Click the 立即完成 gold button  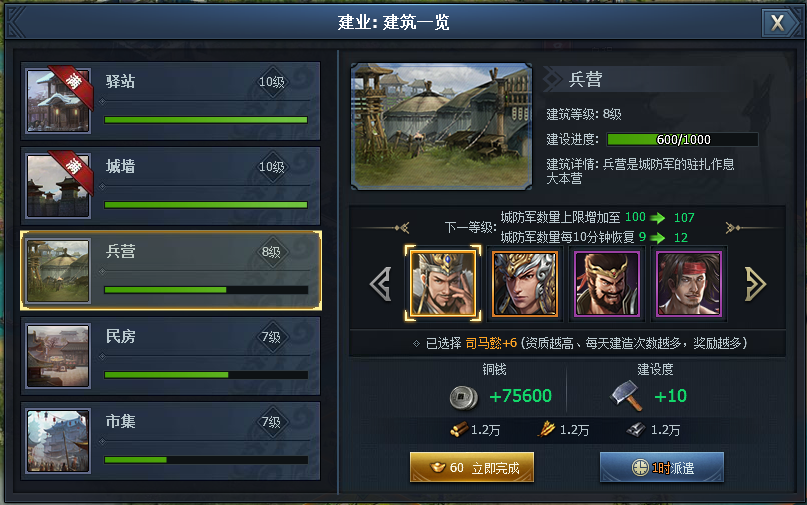471,467
